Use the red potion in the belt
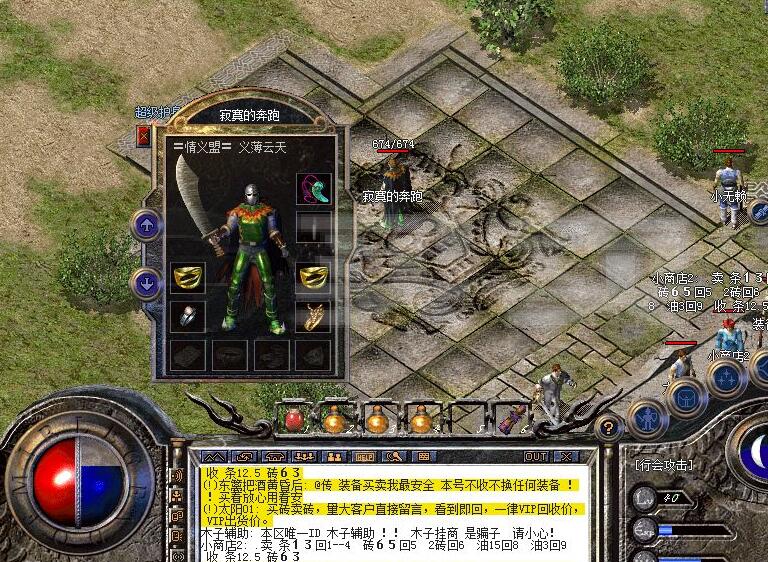 [x=294, y=419]
